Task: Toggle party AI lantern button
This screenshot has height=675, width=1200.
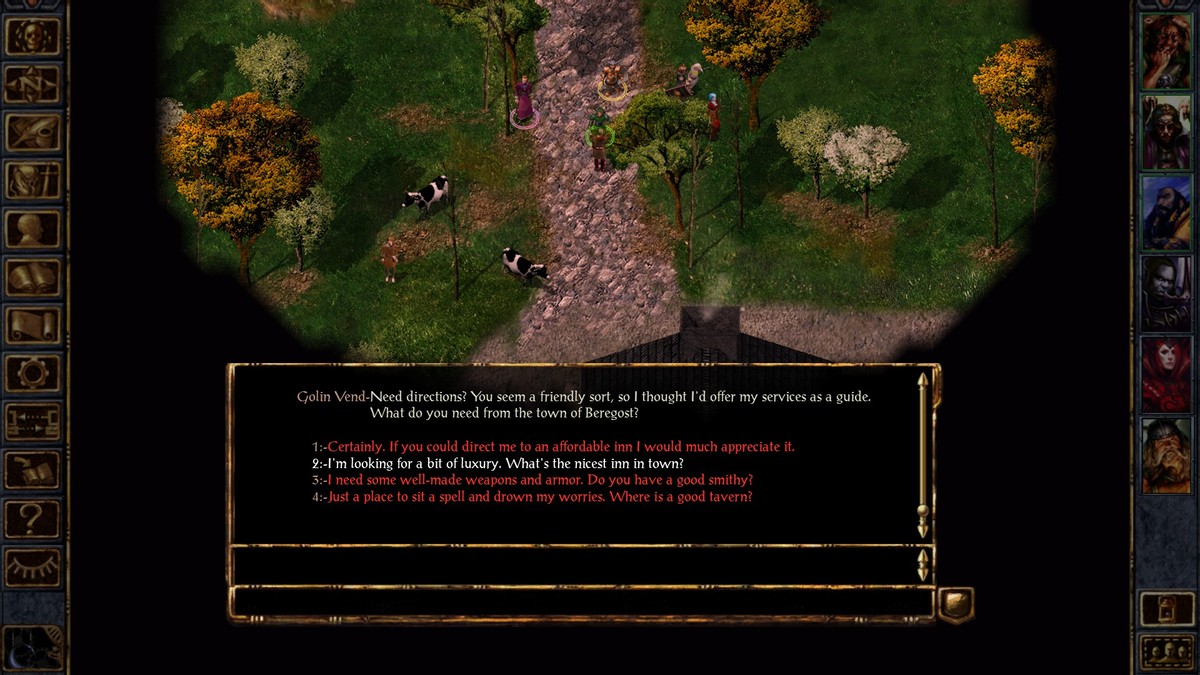Action: [1166, 608]
